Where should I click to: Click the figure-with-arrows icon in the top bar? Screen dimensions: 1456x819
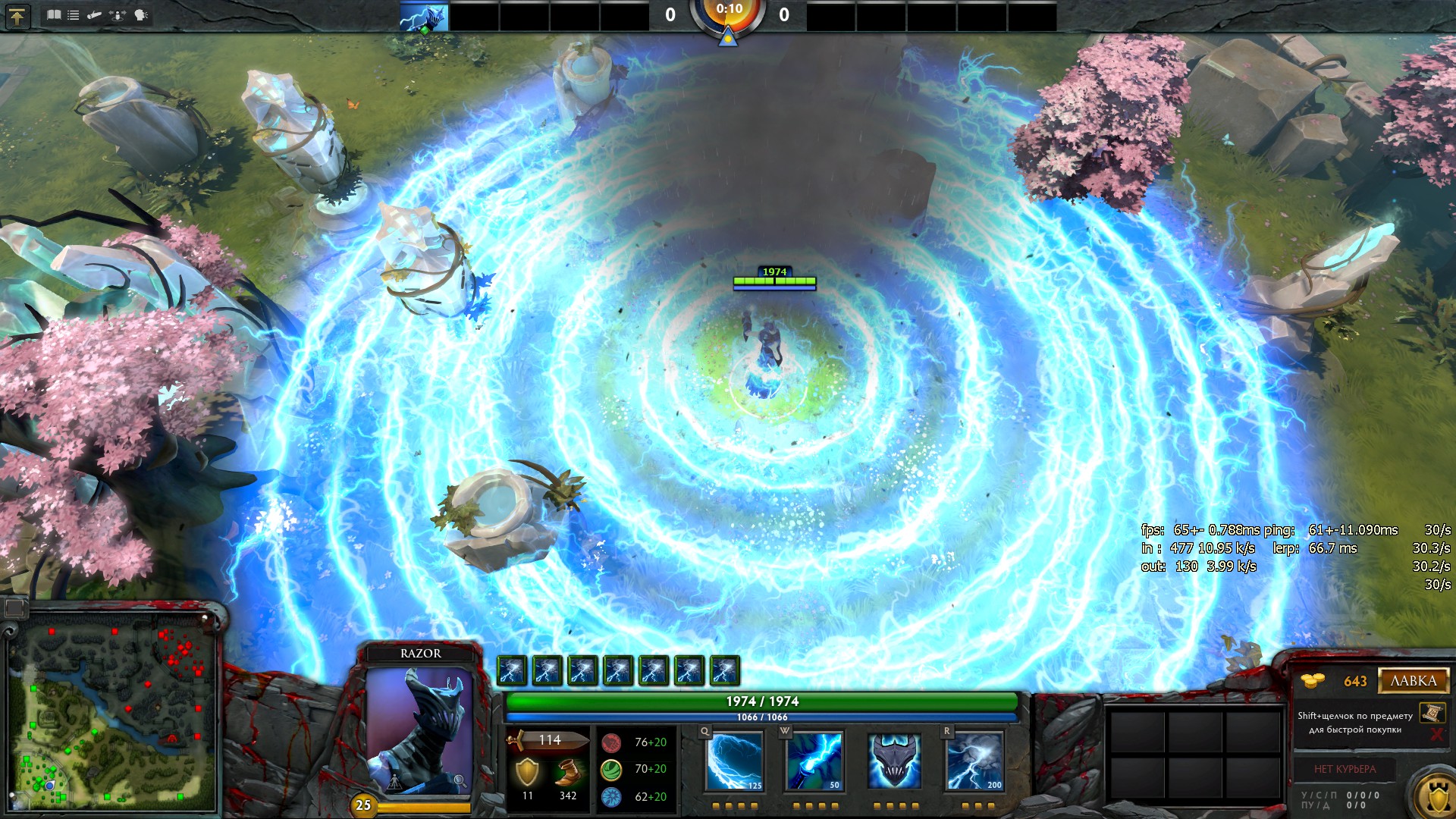[x=118, y=15]
